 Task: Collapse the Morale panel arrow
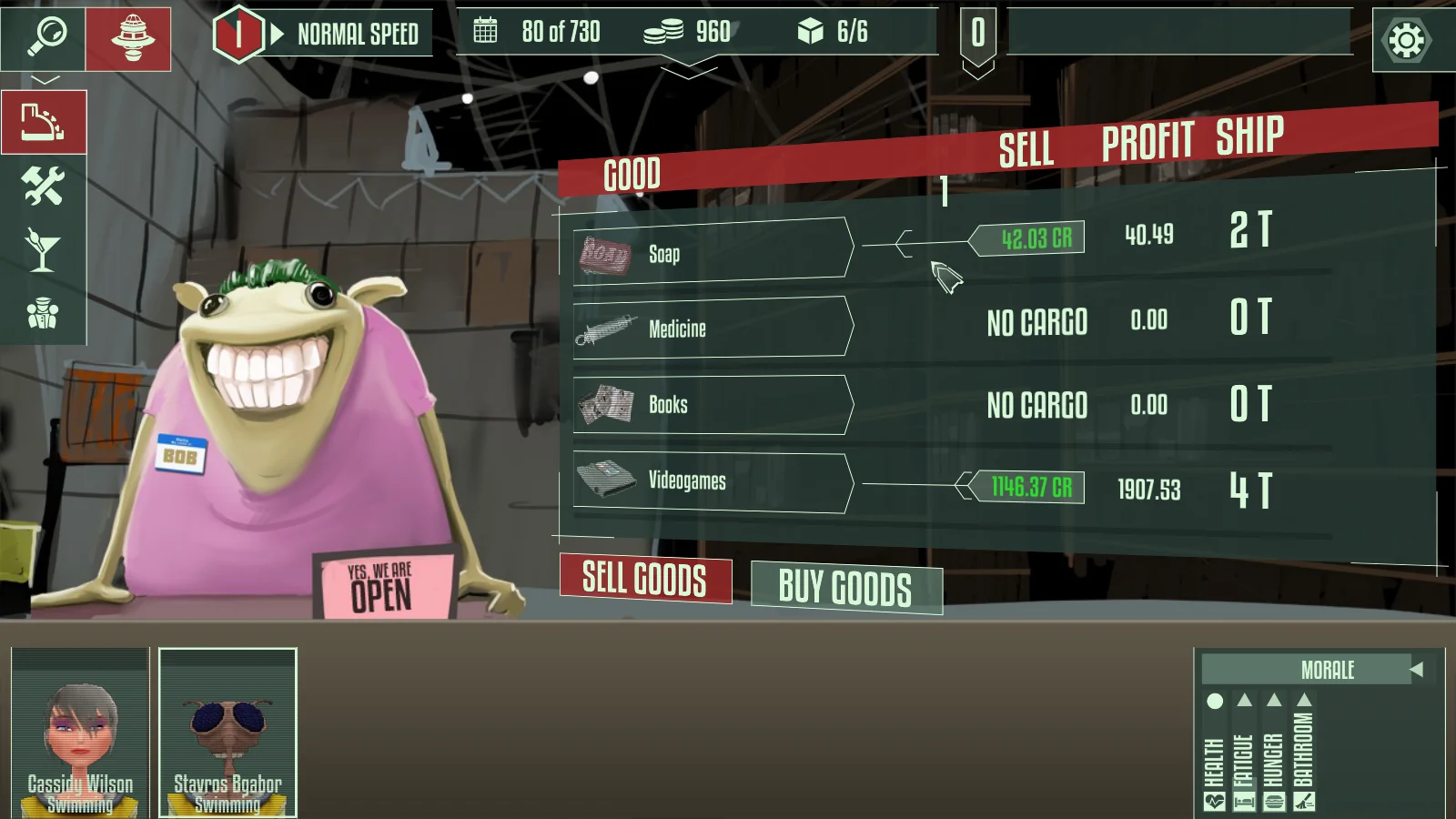tap(1417, 670)
